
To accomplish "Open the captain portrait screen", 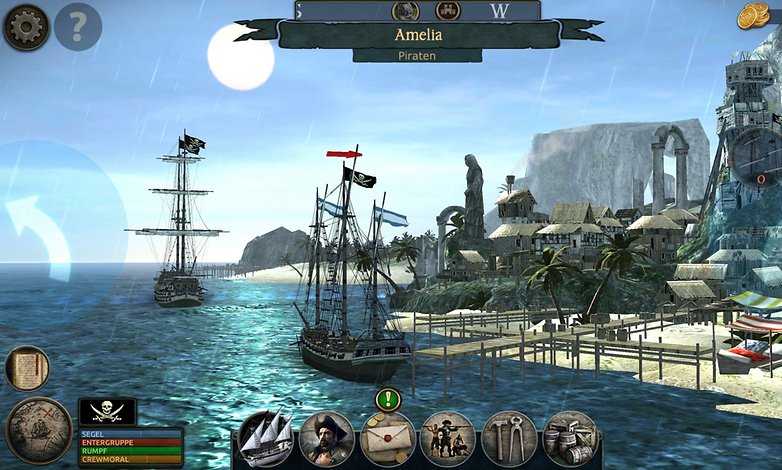I will point(327,438).
